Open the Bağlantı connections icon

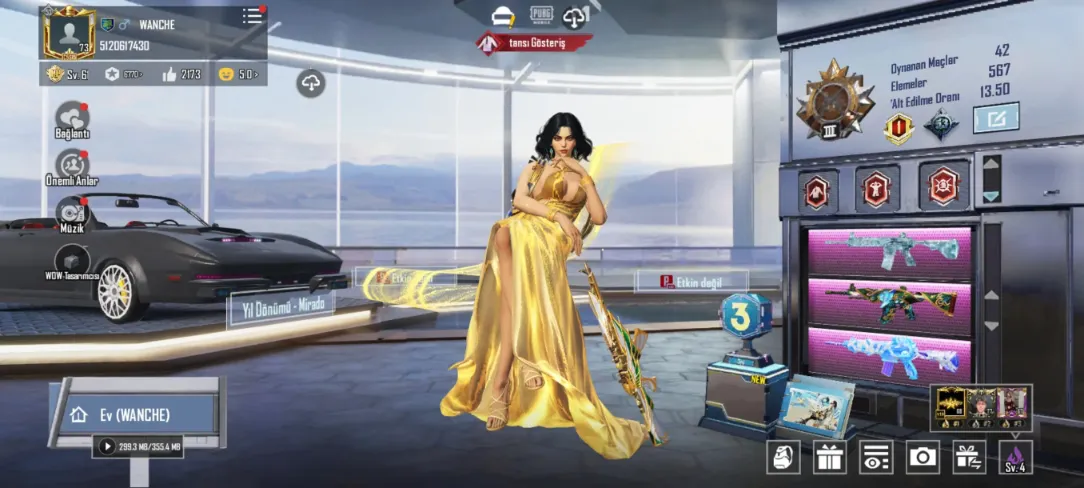coord(72,118)
